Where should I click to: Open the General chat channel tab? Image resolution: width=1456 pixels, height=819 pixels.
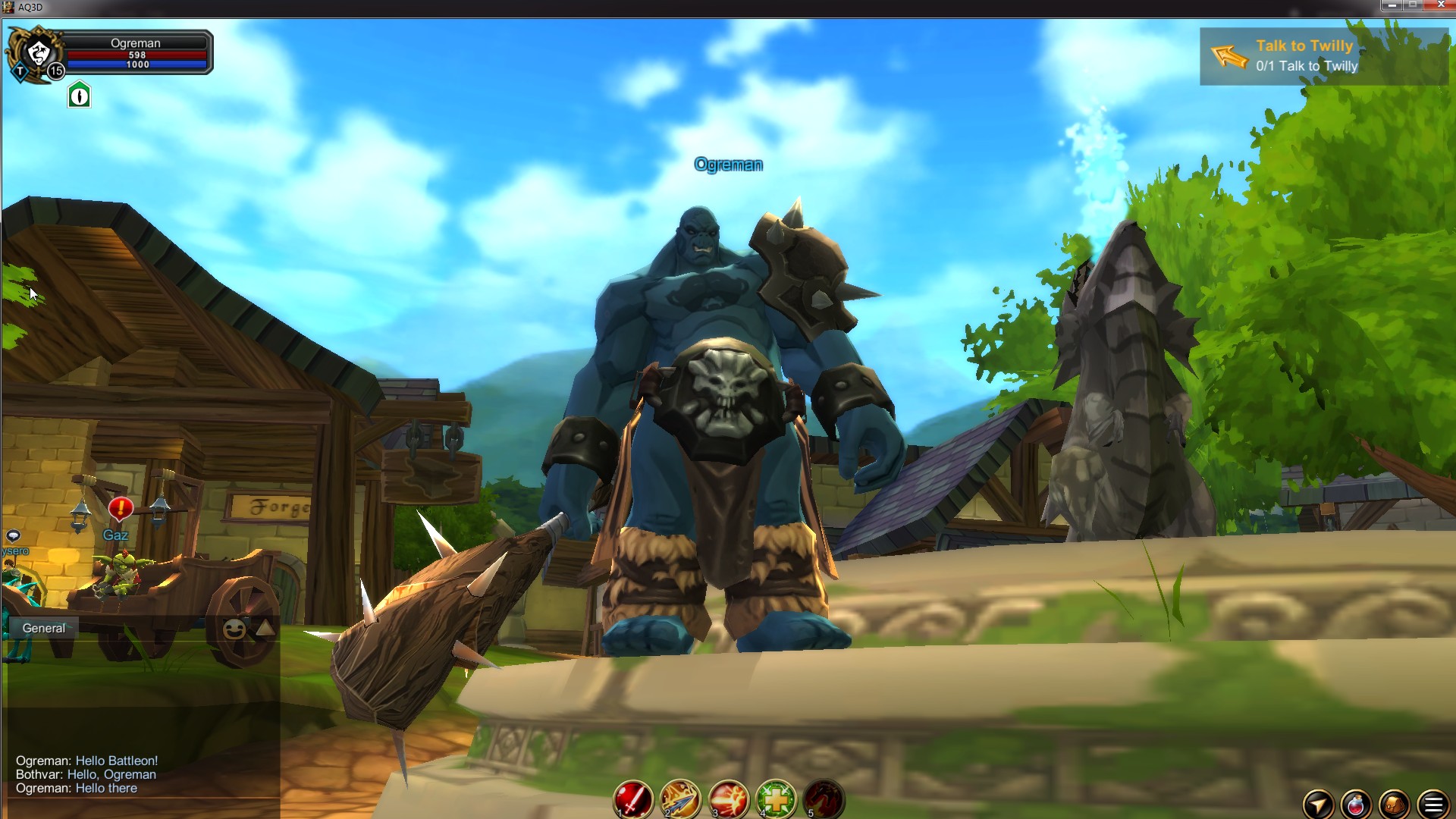click(44, 628)
